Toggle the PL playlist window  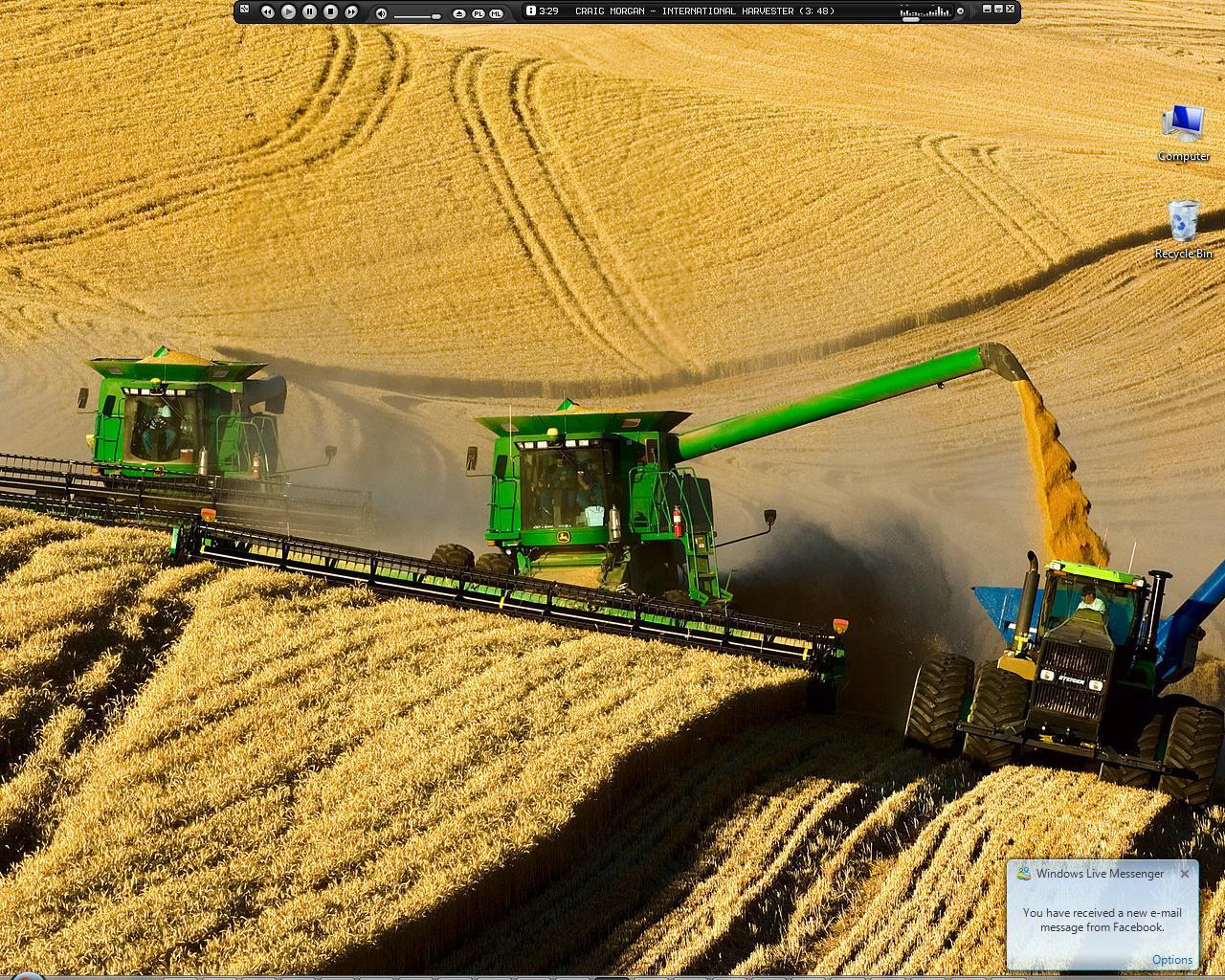coord(478,14)
